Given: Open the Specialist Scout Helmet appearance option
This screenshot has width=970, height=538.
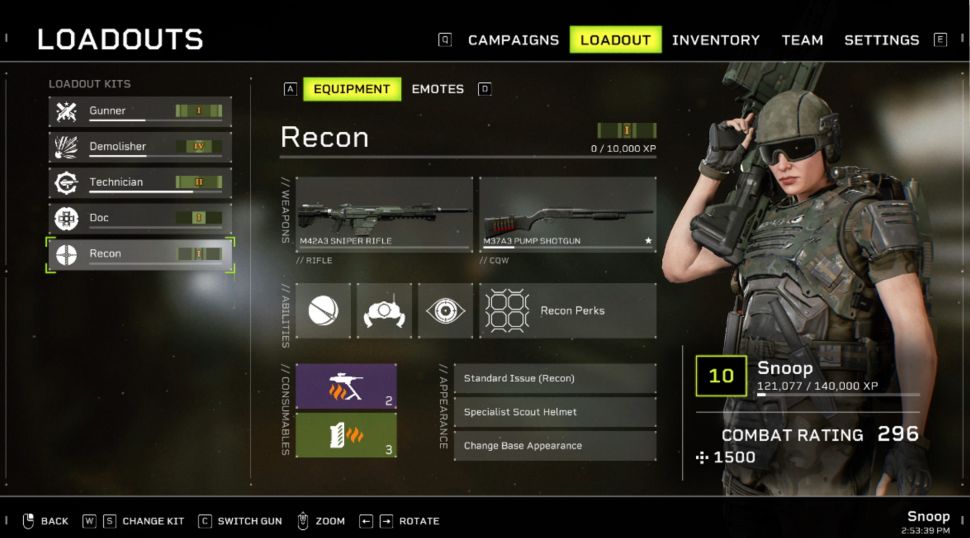Looking at the screenshot, I should 555,412.
